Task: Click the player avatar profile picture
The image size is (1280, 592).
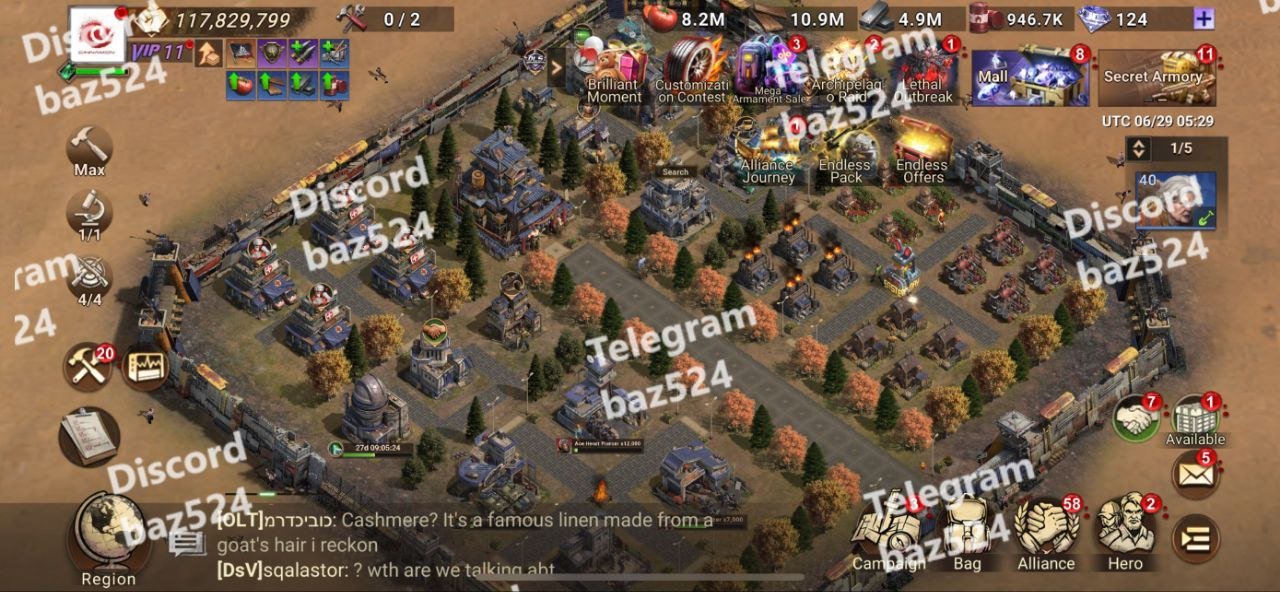Action: point(97,34)
